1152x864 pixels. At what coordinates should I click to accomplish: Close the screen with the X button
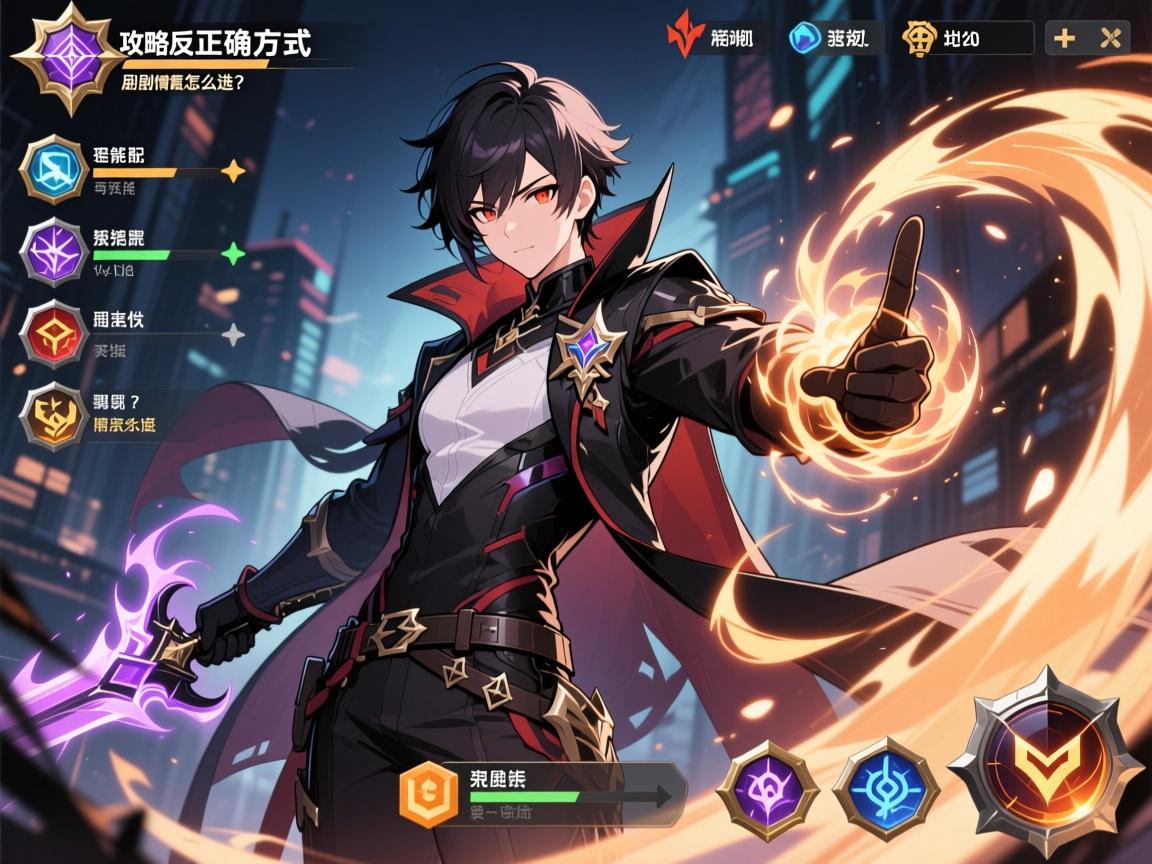click(x=1108, y=39)
